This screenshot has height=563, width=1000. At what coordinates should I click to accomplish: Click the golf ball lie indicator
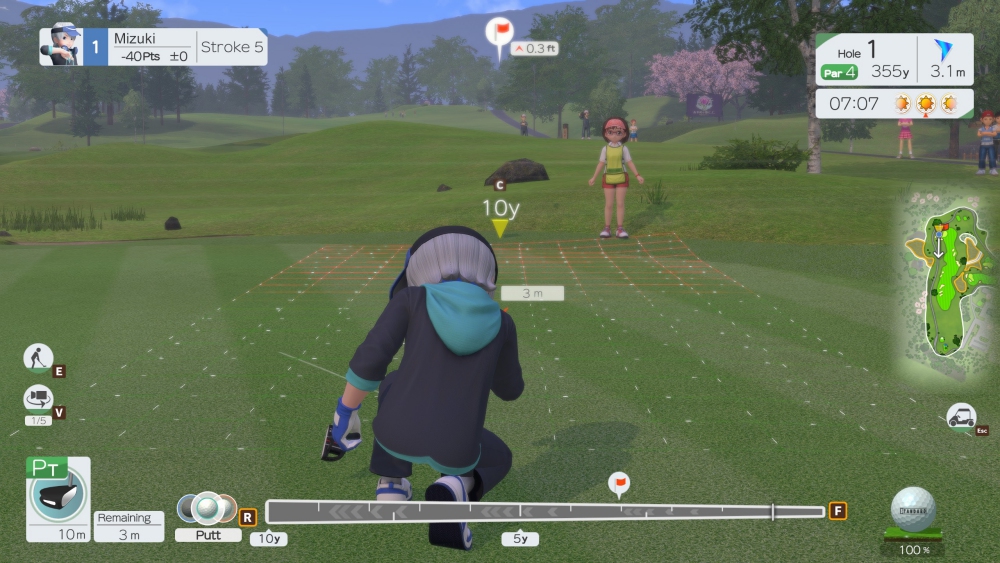[913, 510]
